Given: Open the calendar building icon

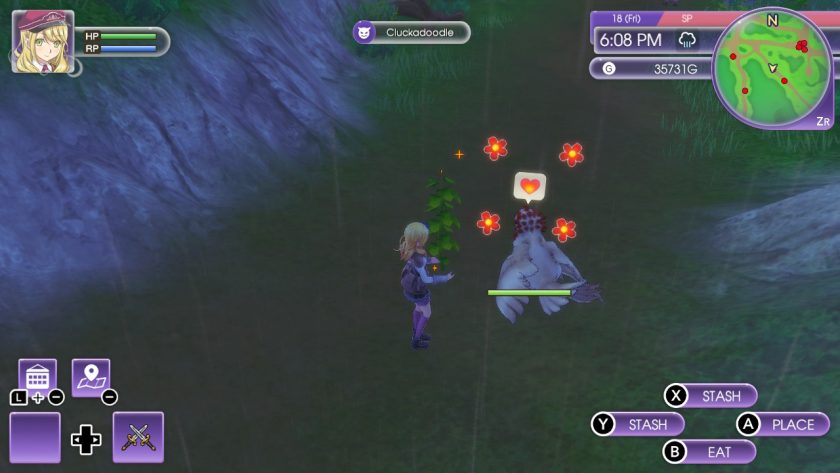Looking at the screenshot, I should pos(38,377).
